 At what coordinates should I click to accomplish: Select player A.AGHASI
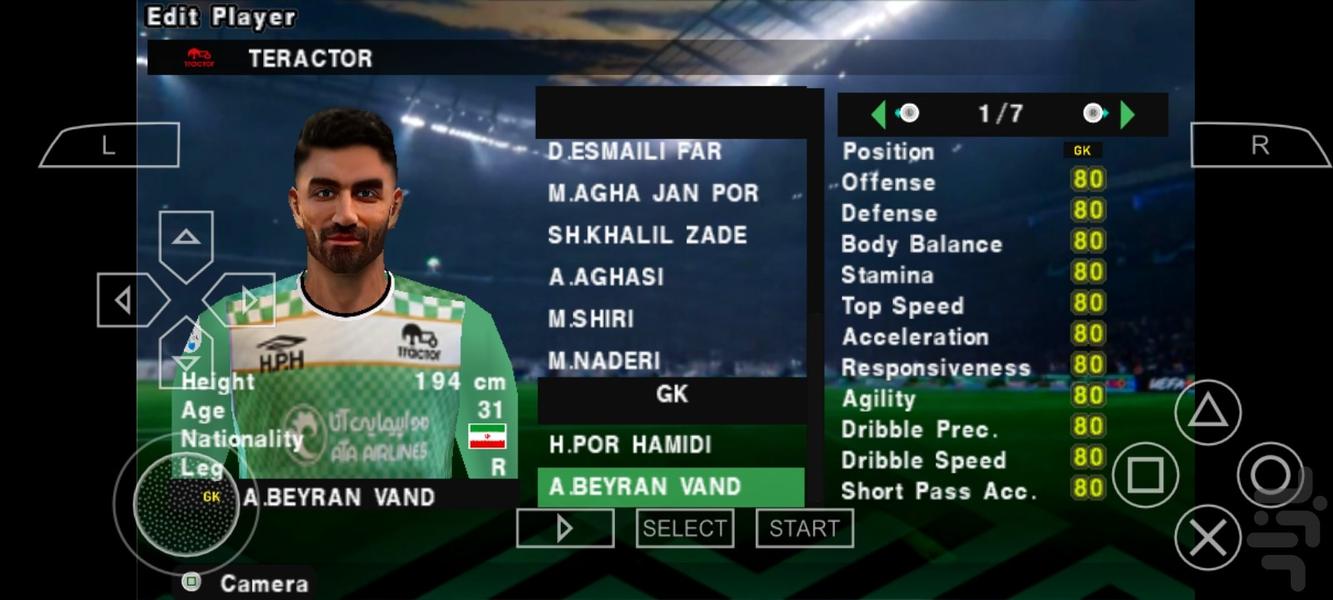tap(606, 277)
